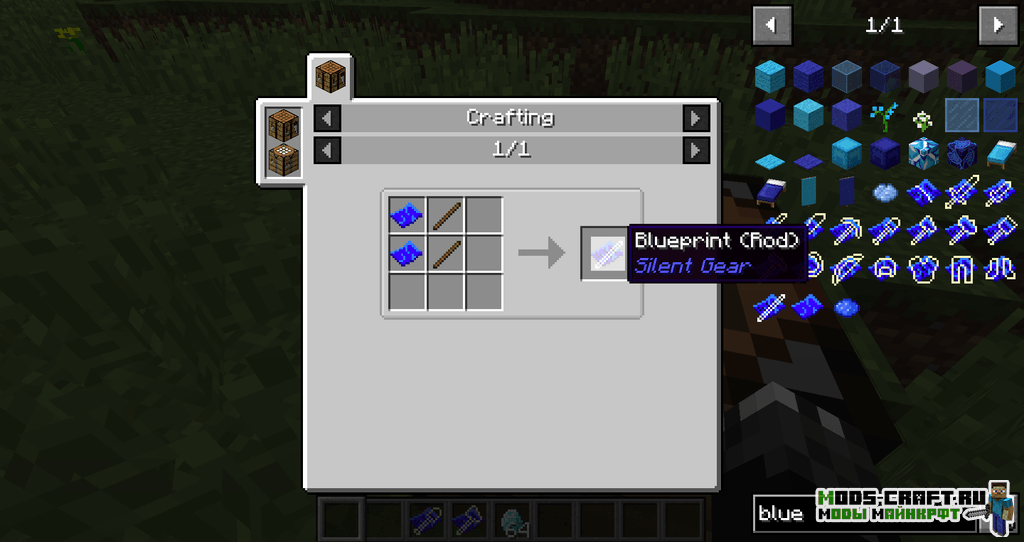Open the helmet blueprint recipe

click(884, 268)
